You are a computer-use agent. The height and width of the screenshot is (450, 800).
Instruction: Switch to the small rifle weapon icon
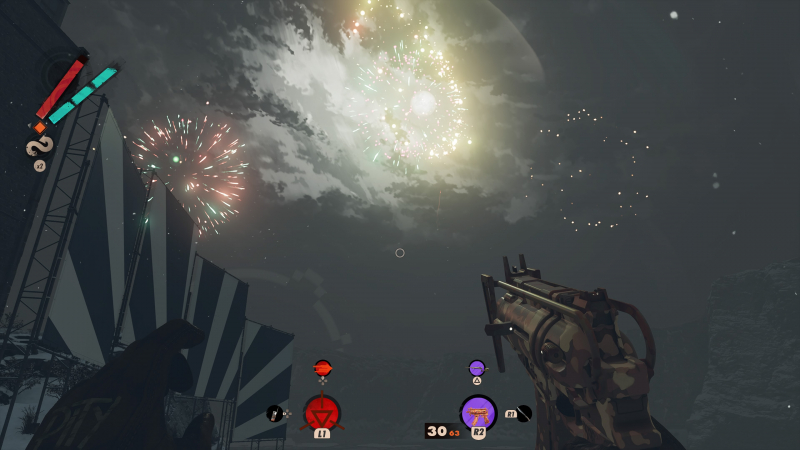[x=477, y=367]
